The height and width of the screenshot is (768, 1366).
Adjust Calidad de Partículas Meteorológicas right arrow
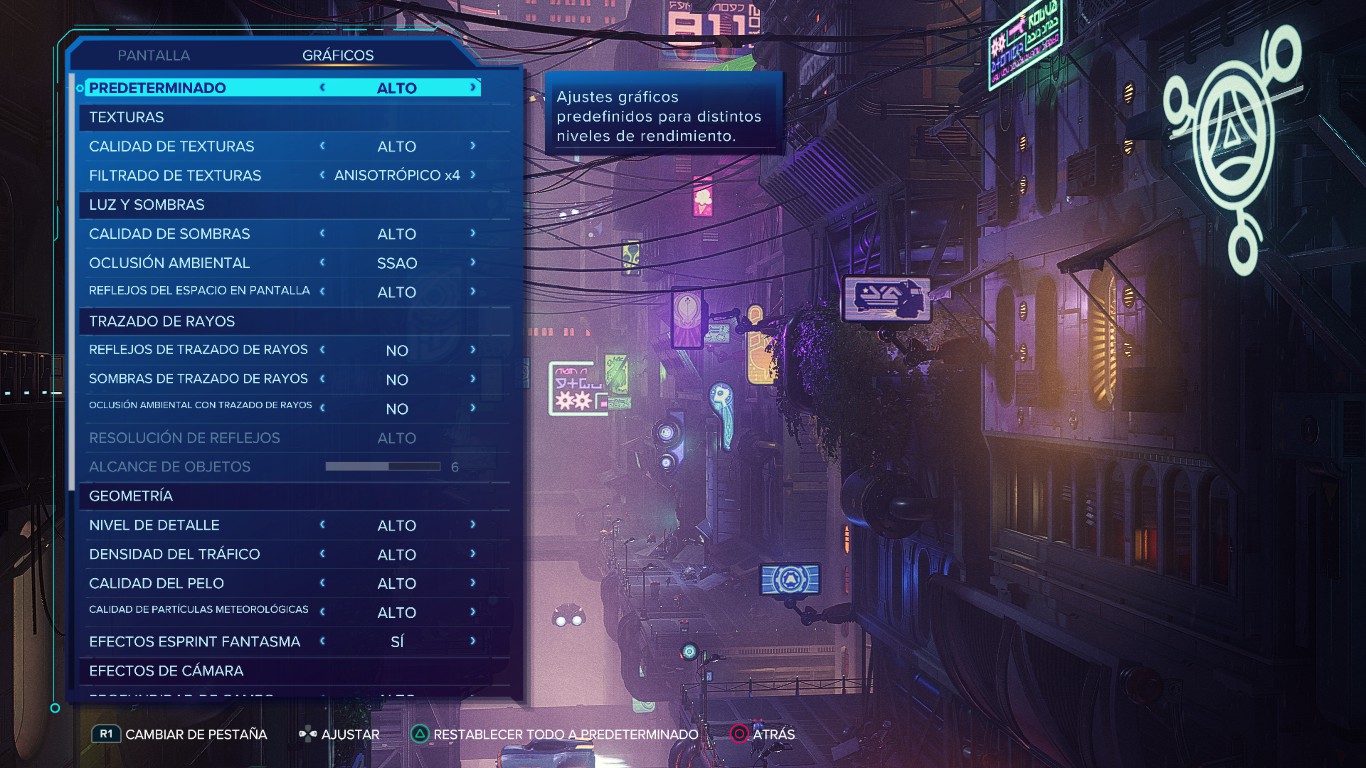[x=473, y=612]
